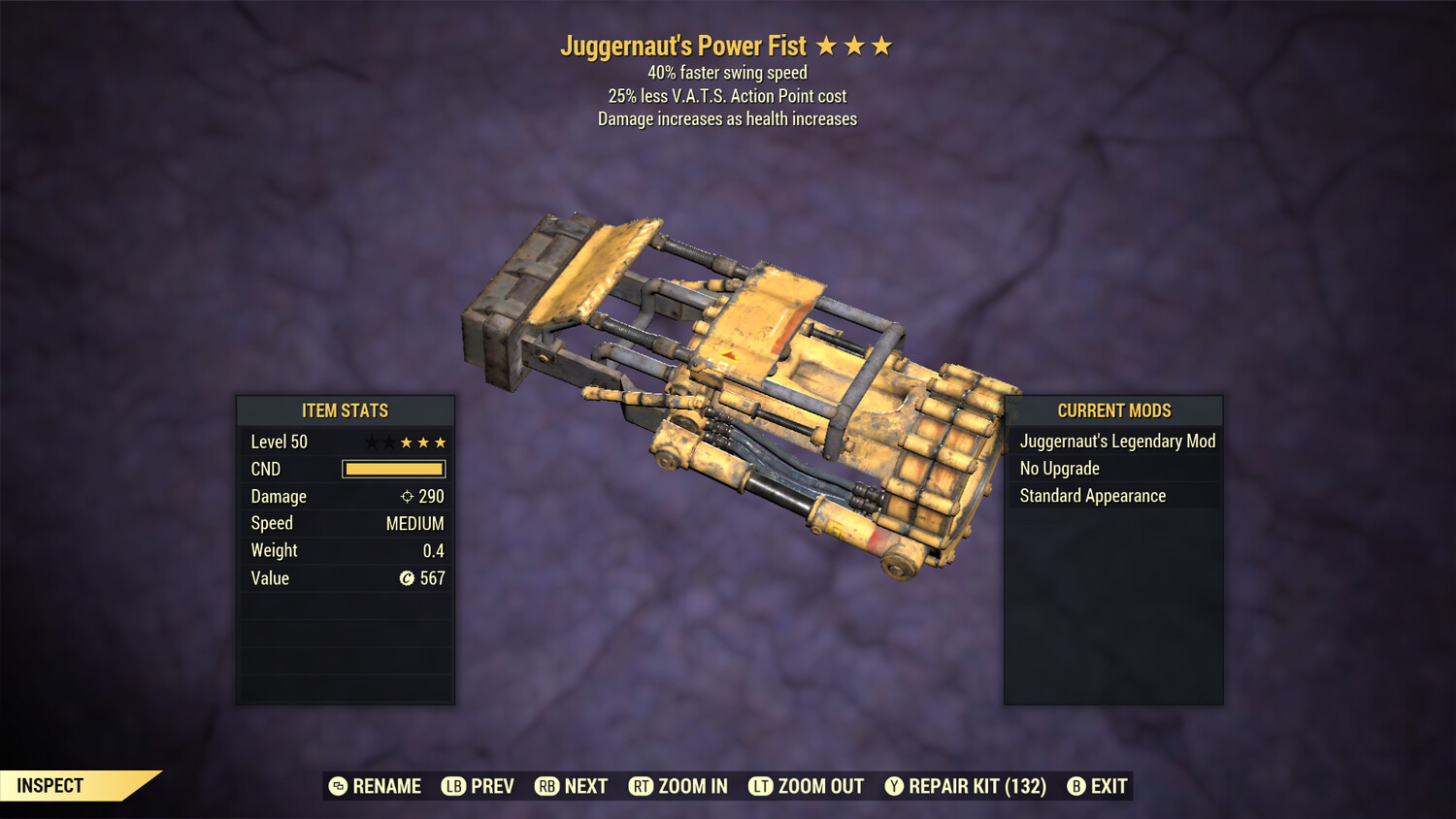Click the B exit icon
Screen dimensions: 1456x819
pyautogui.click(x=1075, y=786)
